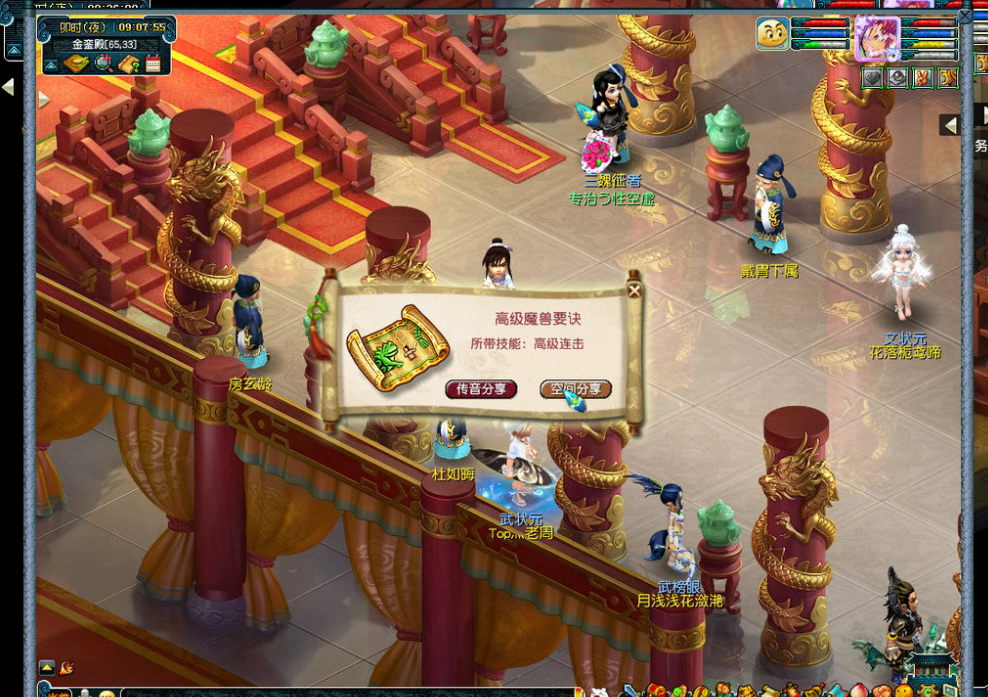The image size is (988, 697).
Task: Click the grey heart status icon
Action: [x=873, y=77]
